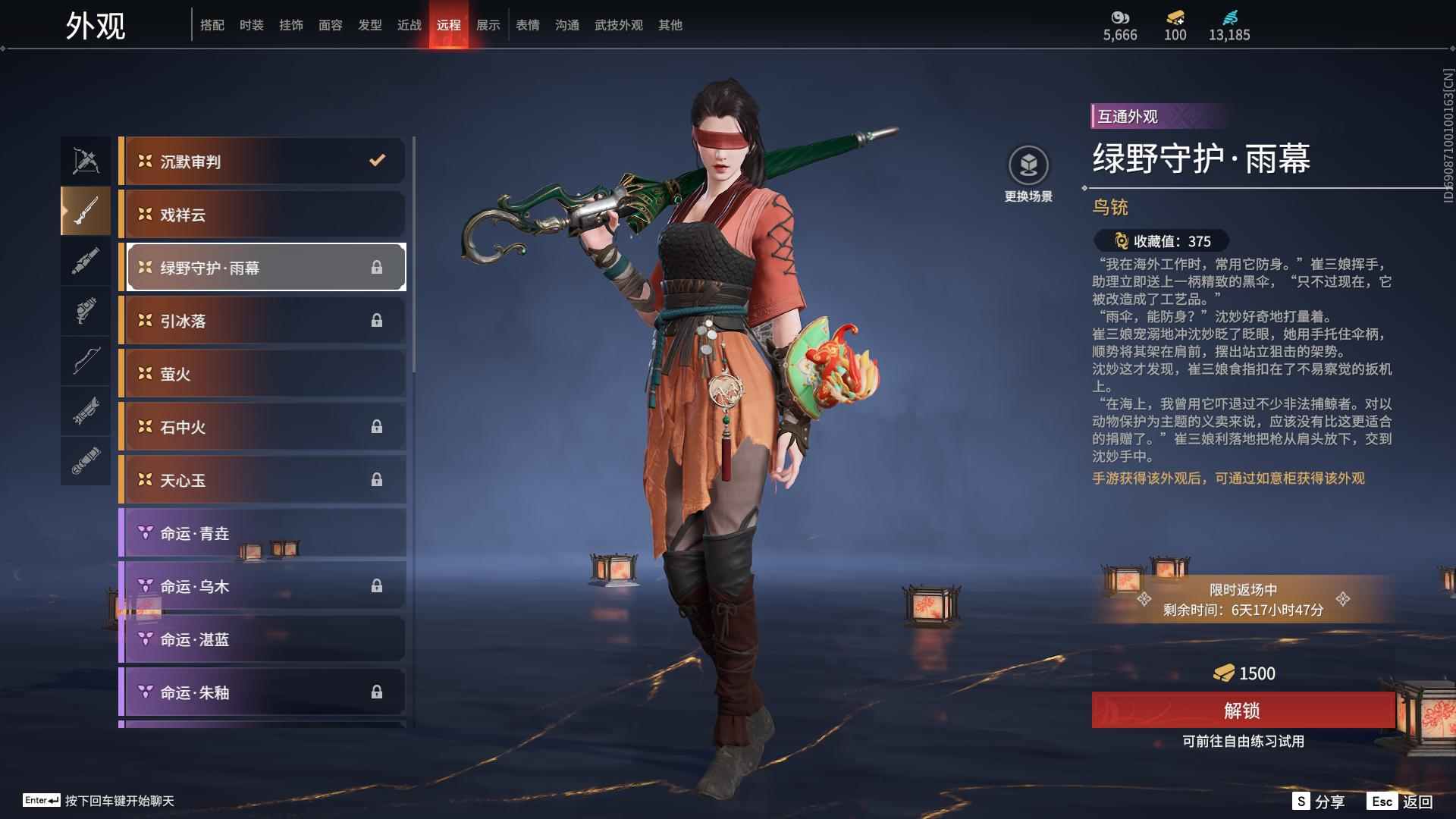The image size is (1456, 819).
Task: Open the 武技外观 menu tab
Action: (x=617, y=24)
